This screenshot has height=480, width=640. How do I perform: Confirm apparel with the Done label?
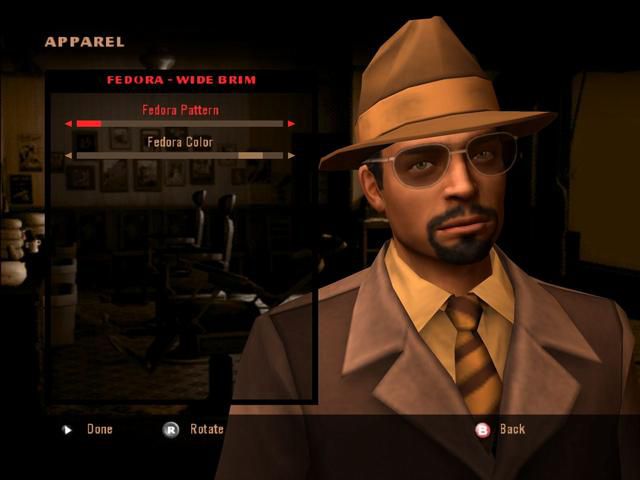click(x=100, y=429)
